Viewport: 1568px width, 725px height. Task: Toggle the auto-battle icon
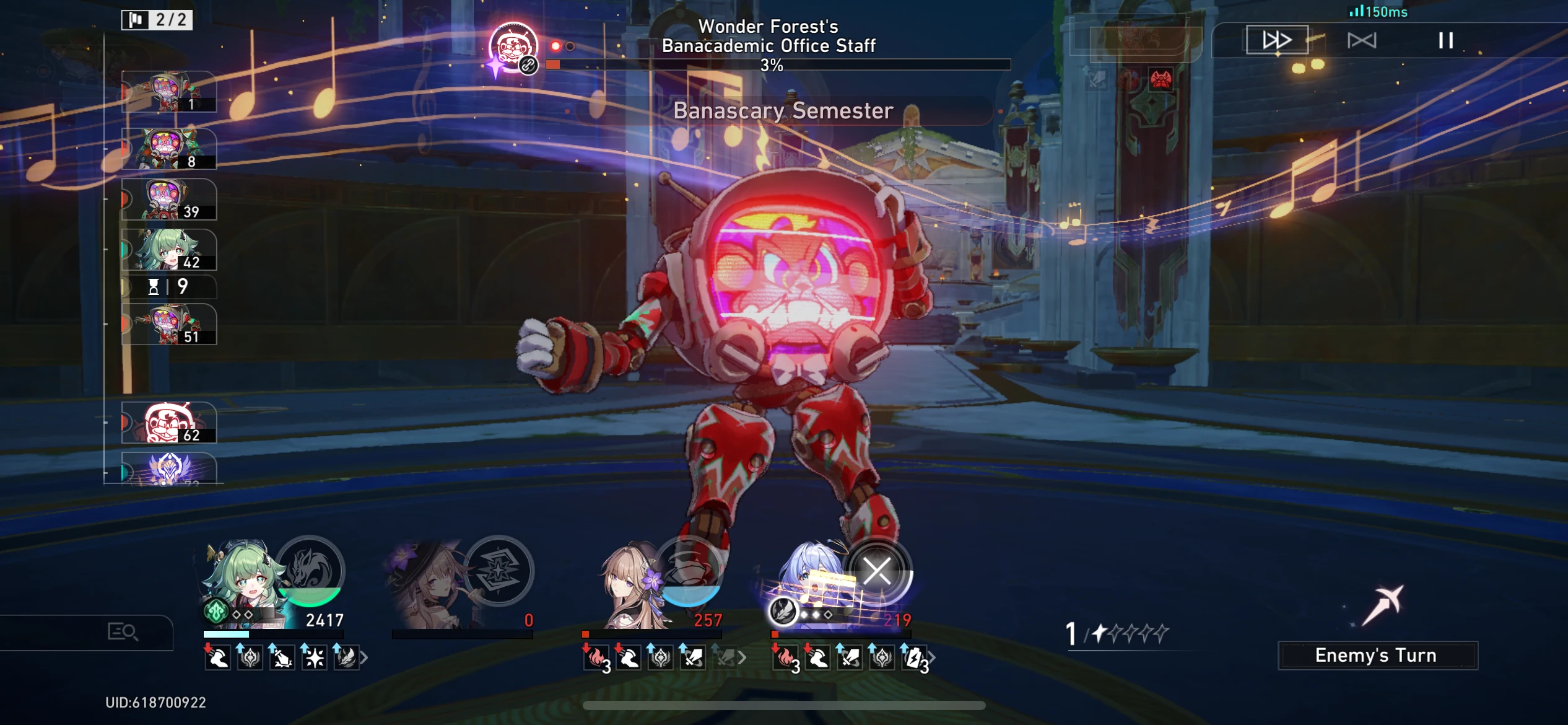click(1361, 41)
